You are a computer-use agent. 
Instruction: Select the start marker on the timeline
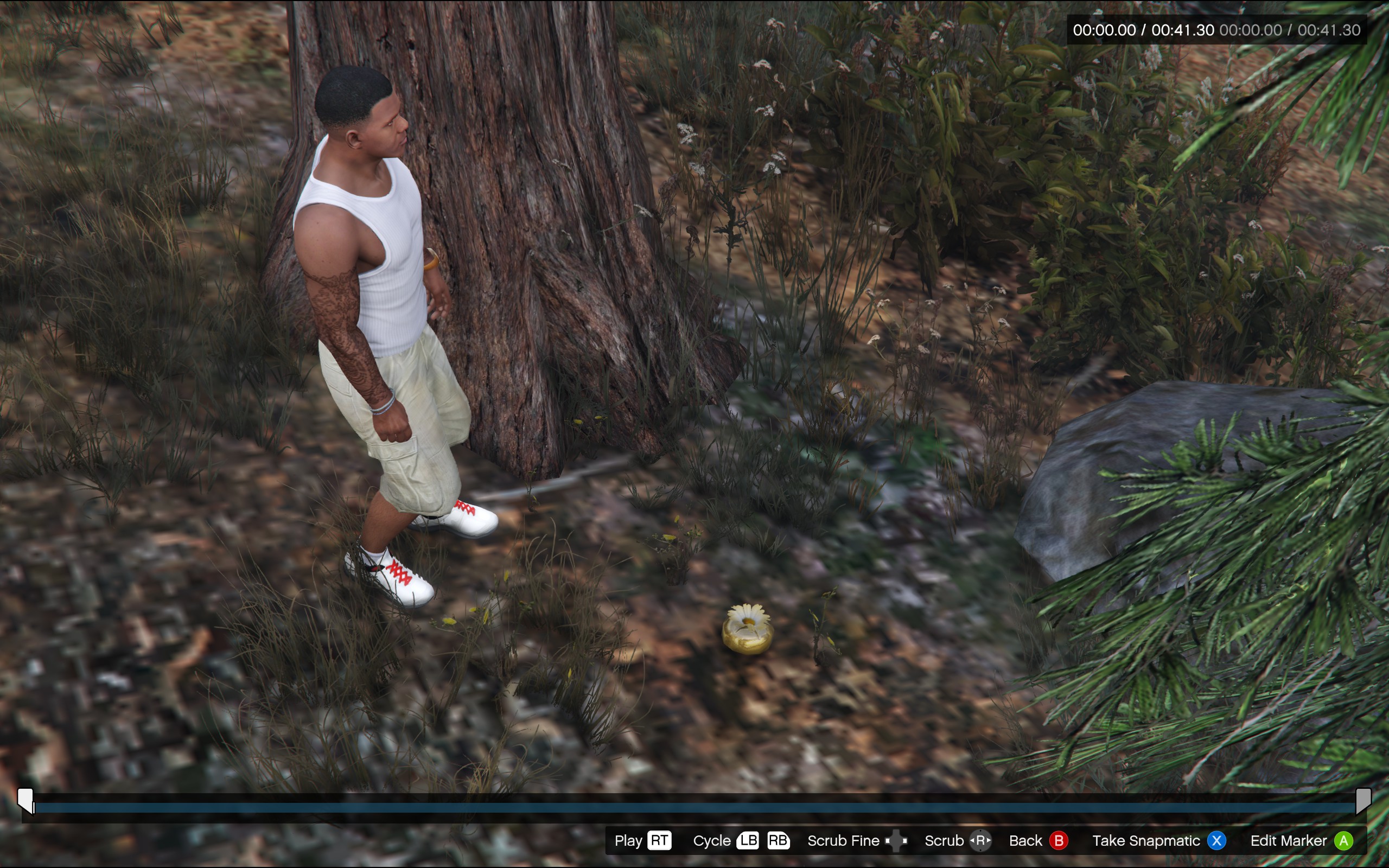pos(26,800)
